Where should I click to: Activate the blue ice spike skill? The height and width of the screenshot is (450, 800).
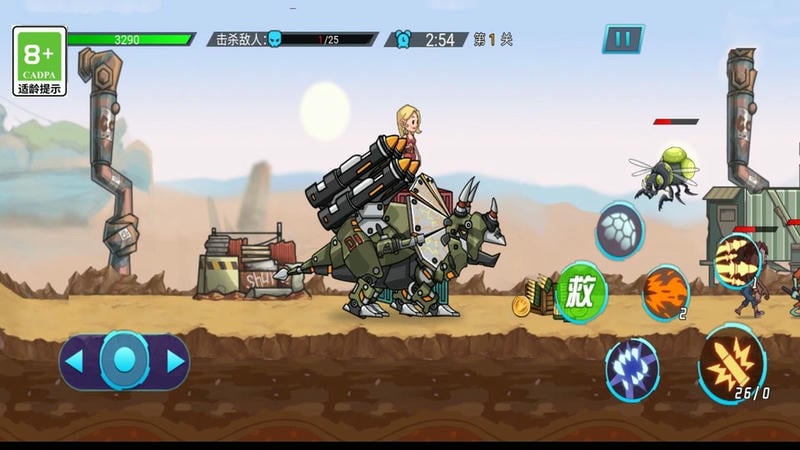tap(632, 365)
